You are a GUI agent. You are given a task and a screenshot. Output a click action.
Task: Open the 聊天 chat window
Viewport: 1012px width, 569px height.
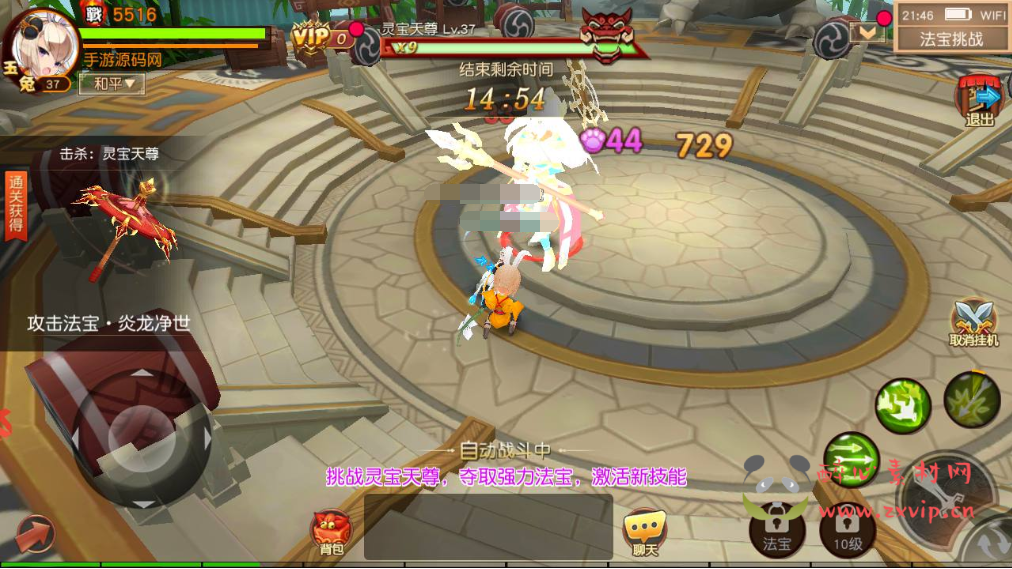coord(644,532)
